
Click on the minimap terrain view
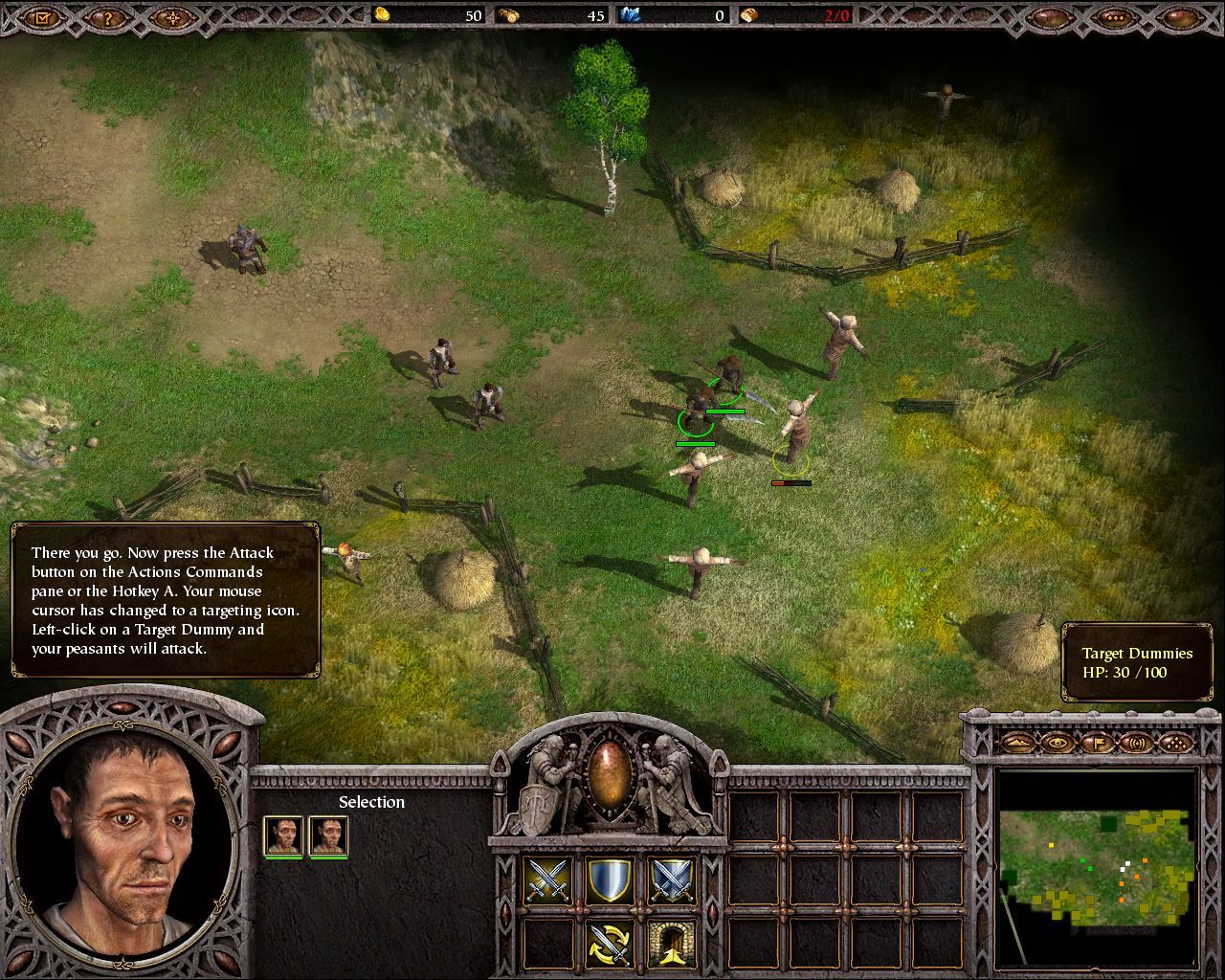click(x=1097, y=866)
